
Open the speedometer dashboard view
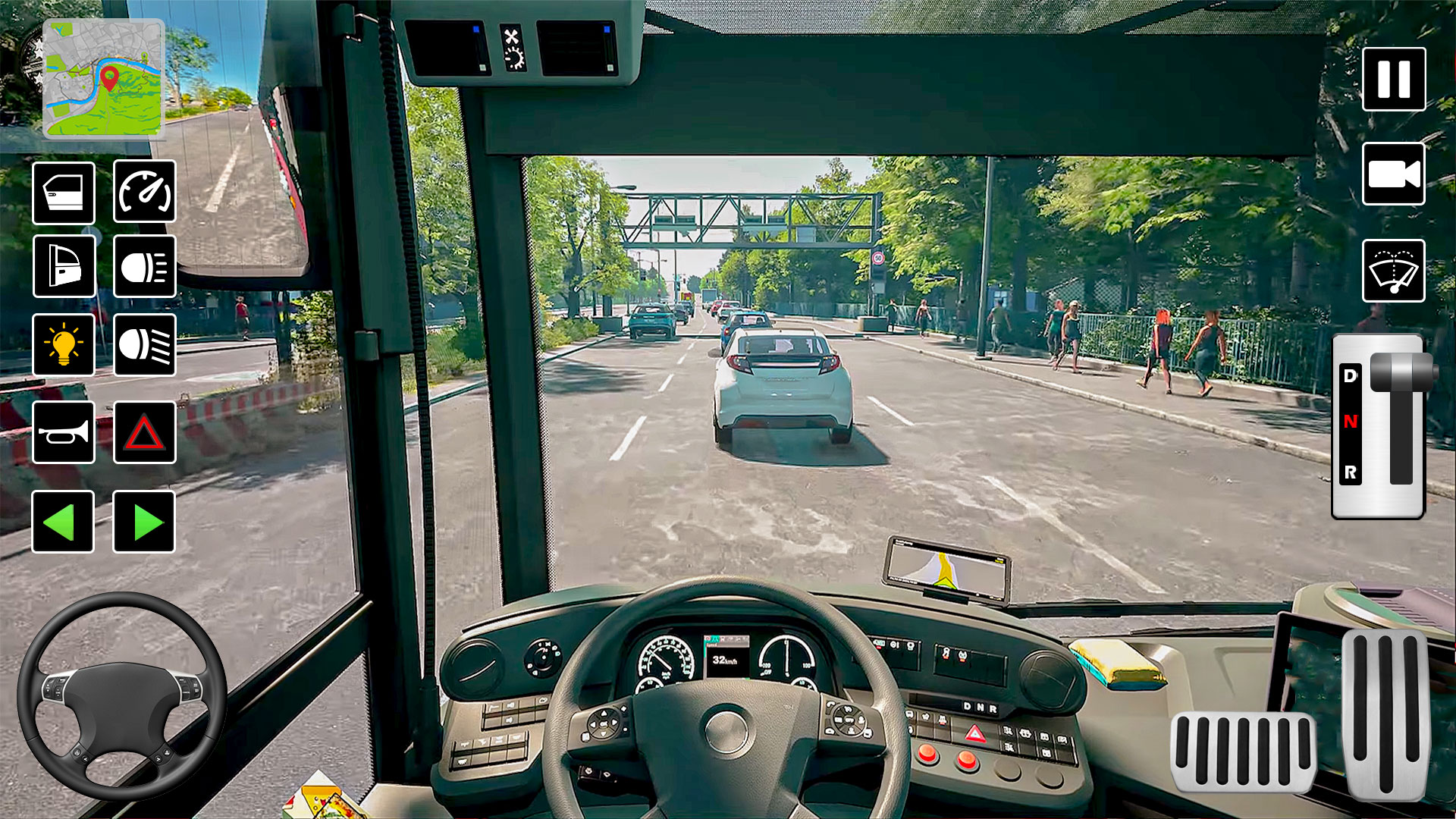point(144,192)
